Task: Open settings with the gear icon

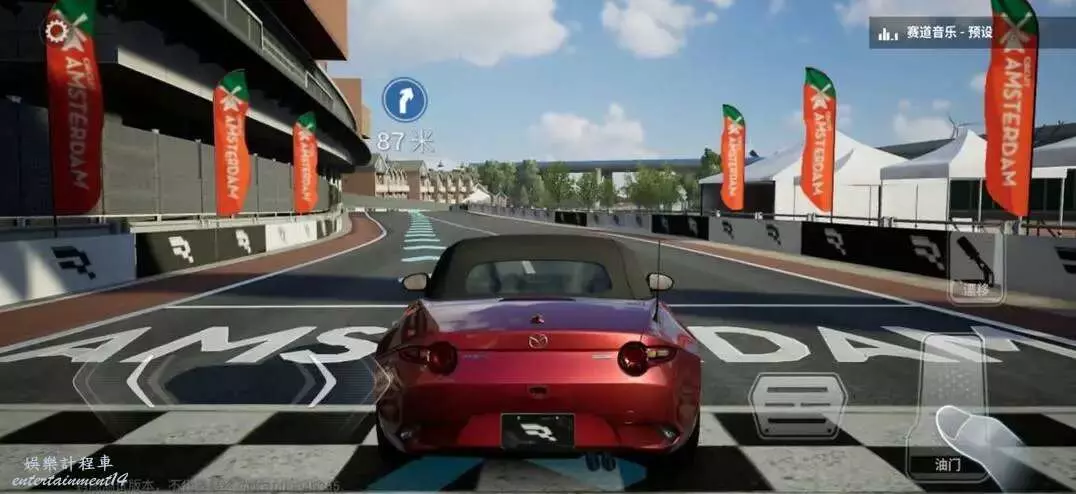Action: coord(56,31)
